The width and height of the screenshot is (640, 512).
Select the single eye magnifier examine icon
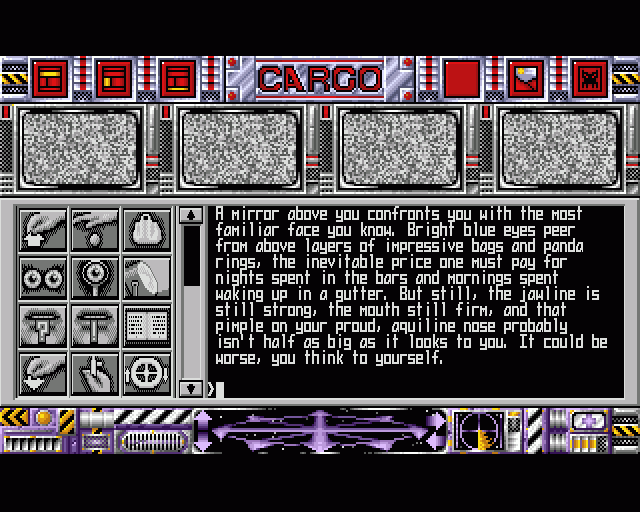click(x=95, y=278)
